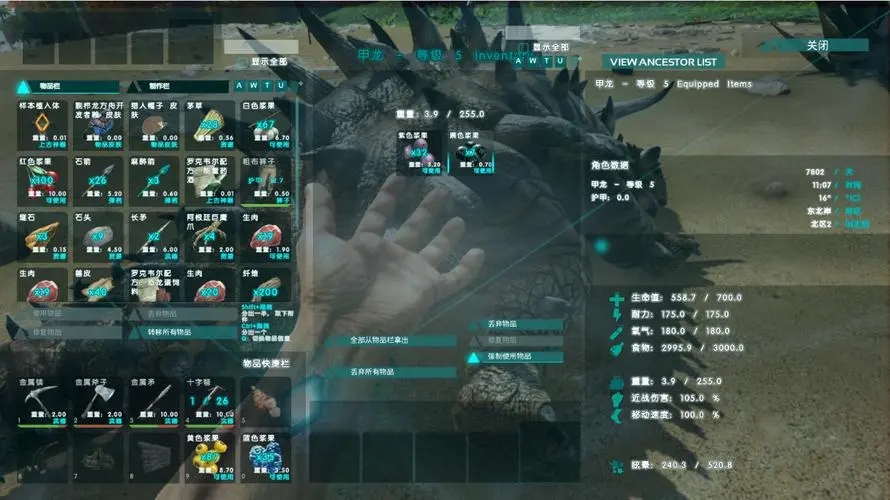Select the 十字弩 crossbow hotbar slot
This screenshot has height=500, width=890.
[209, 400]
